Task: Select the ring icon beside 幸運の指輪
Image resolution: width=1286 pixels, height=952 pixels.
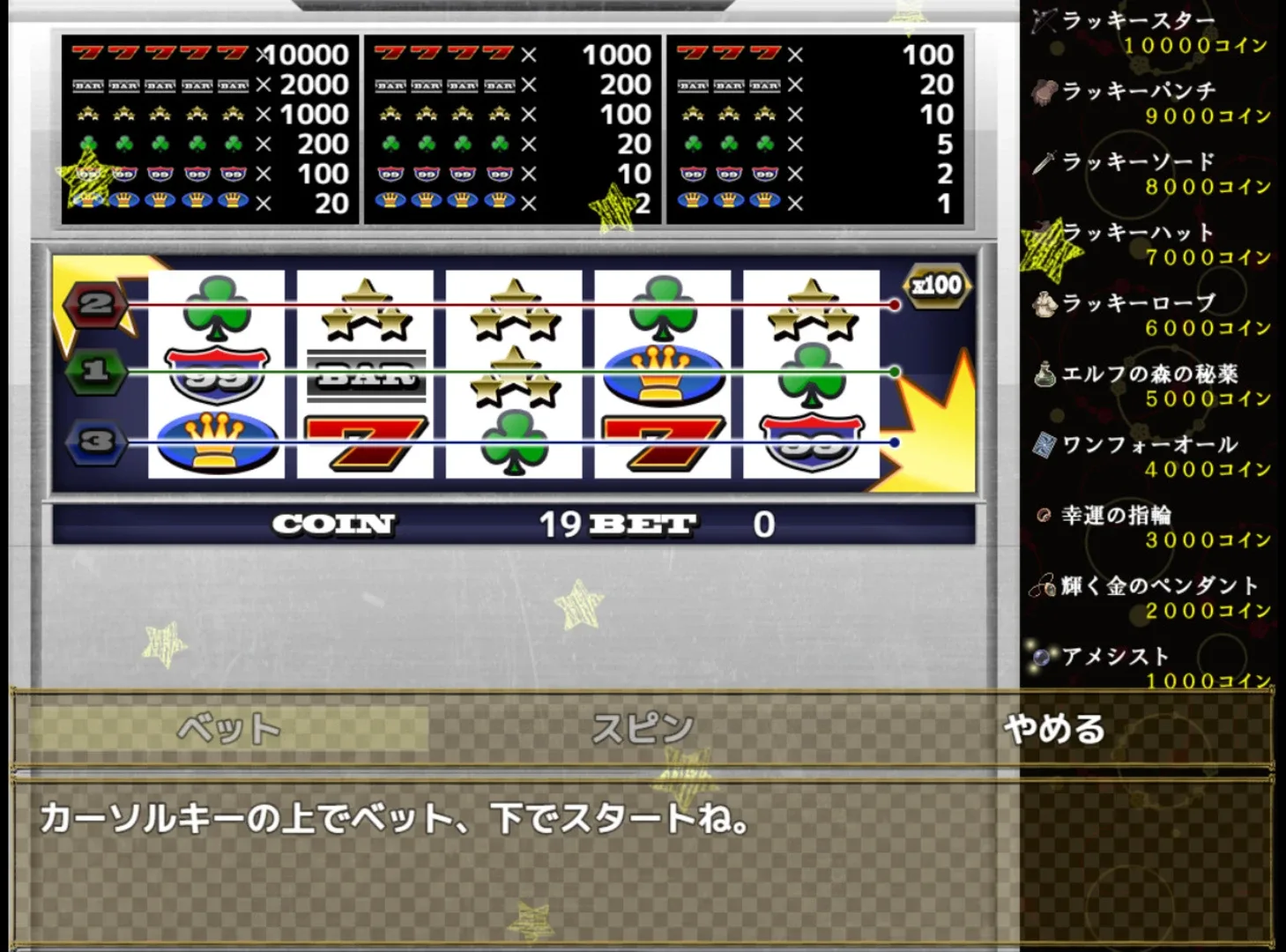Action: tap(1044, 515)
